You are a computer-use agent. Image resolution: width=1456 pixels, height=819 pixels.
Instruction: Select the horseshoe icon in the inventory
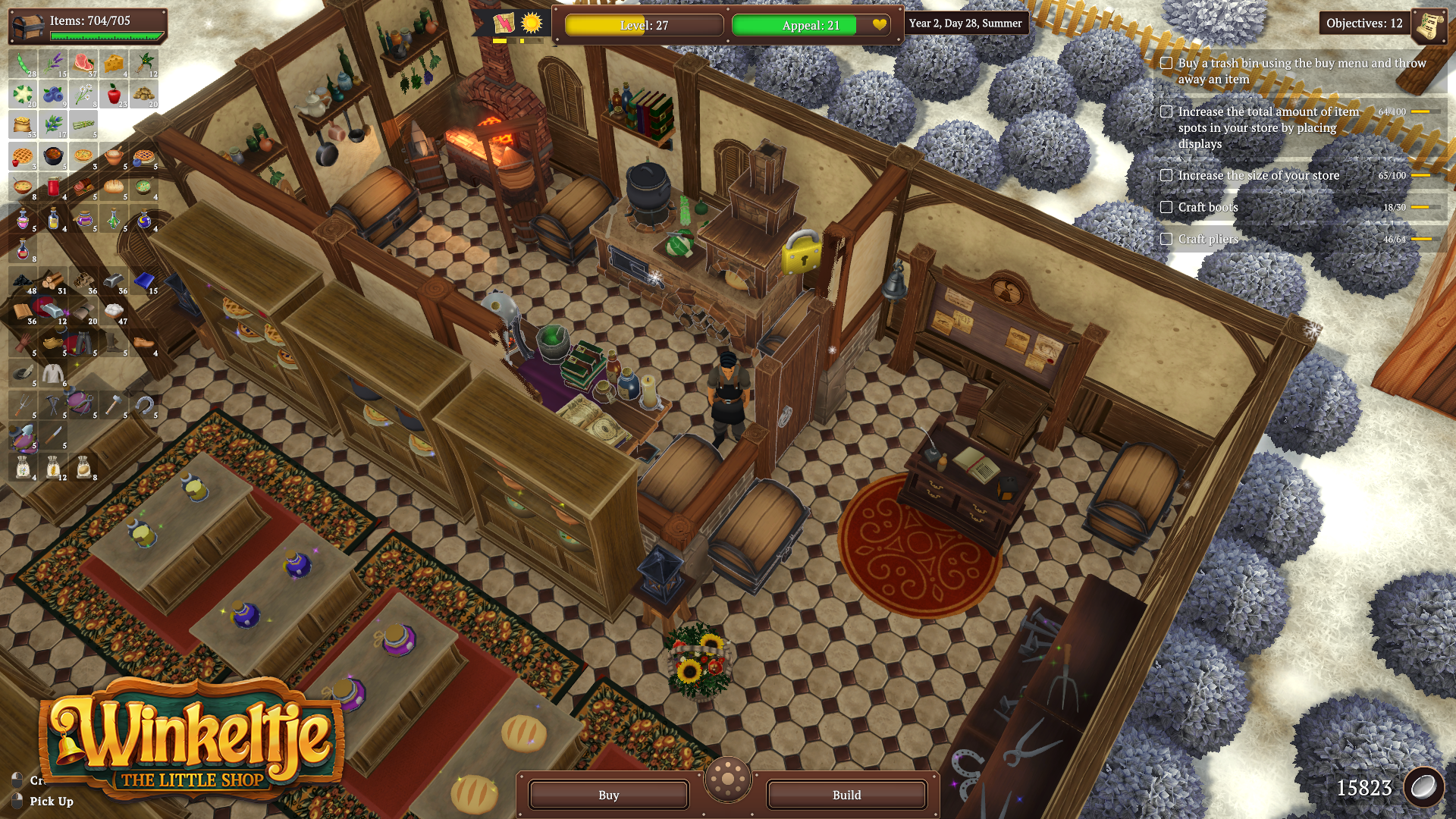[143, 405]
